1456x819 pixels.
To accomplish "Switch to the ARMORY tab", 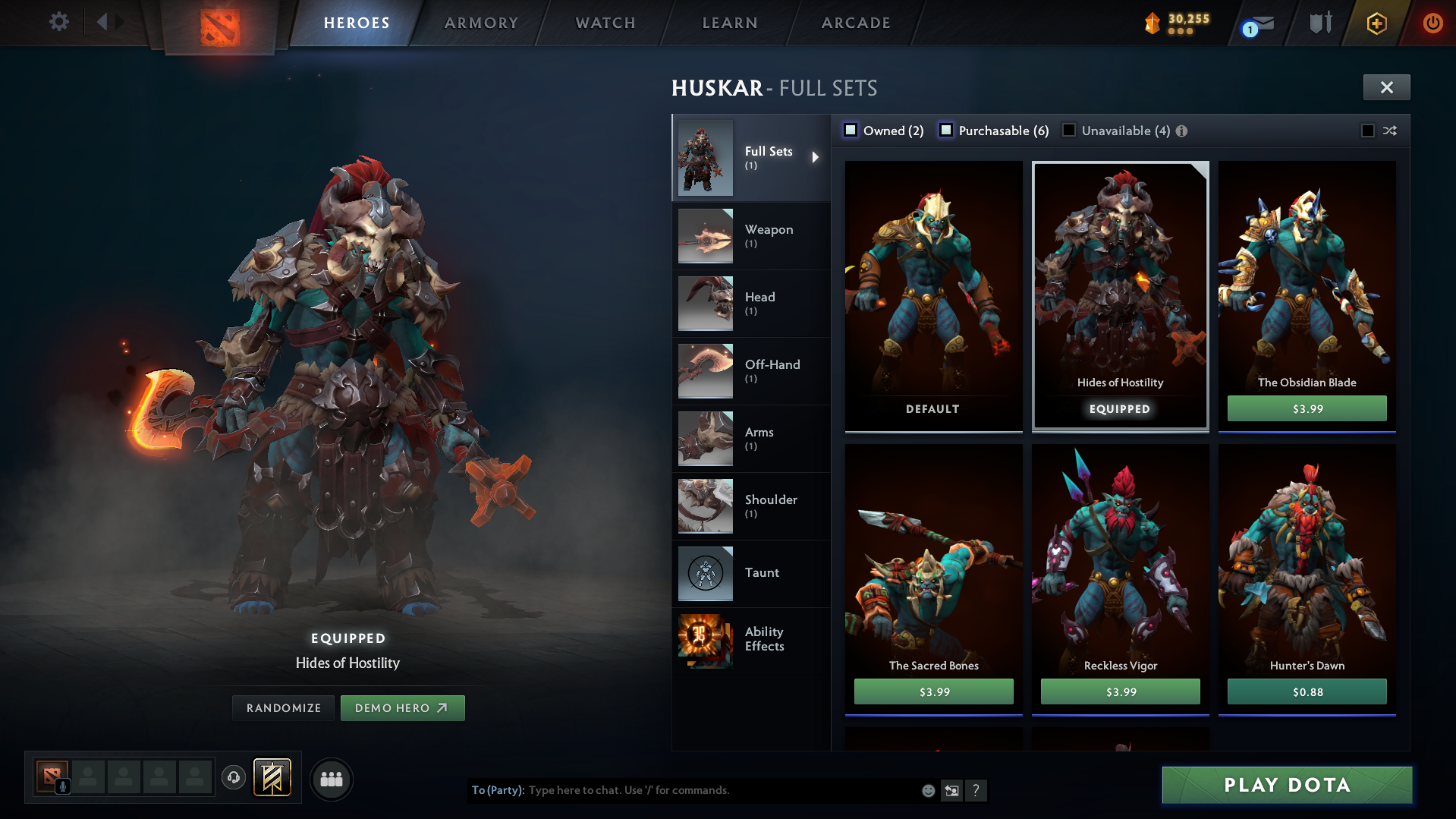I will pos(481,23).
